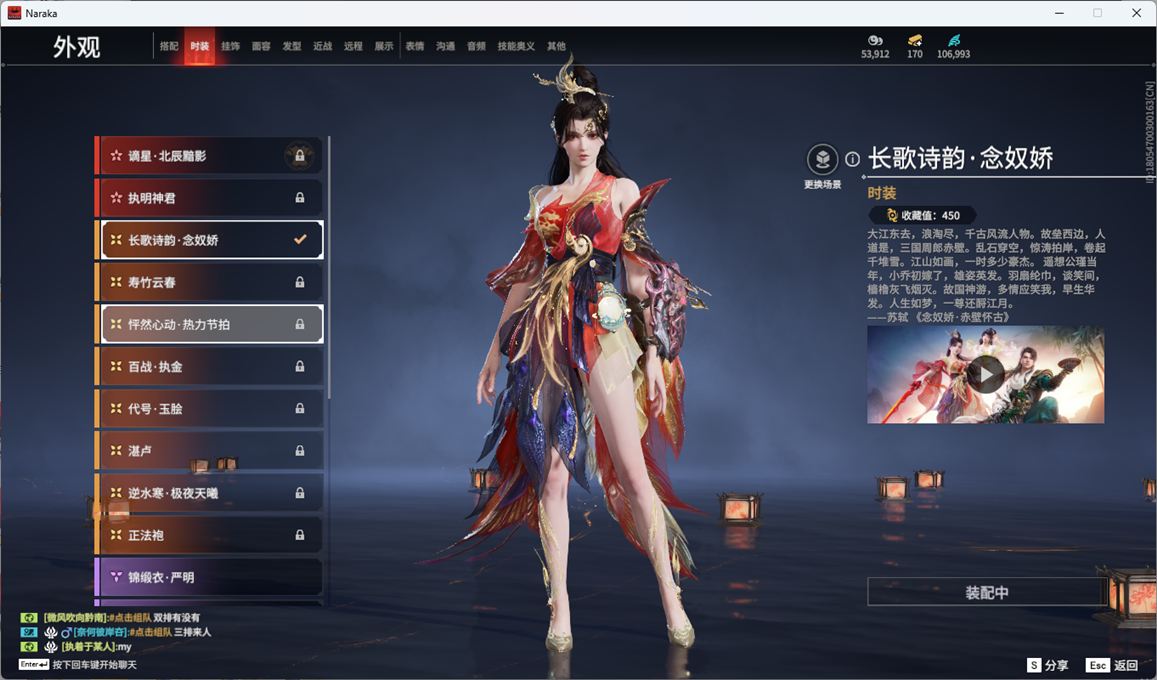This screenshot has width=1157, height=680.
Task: Switch to the 发型 hairstyle tab
Action: click(292, 46)
